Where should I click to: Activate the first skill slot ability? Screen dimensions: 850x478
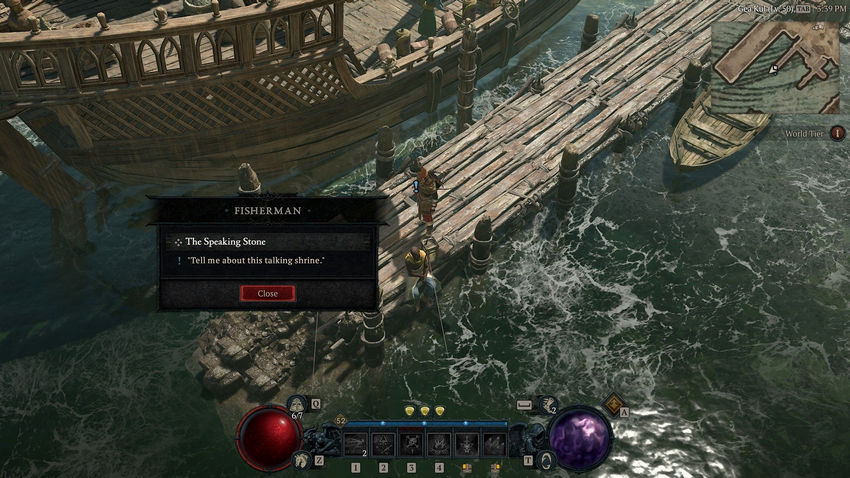click(x=355, y=444)
